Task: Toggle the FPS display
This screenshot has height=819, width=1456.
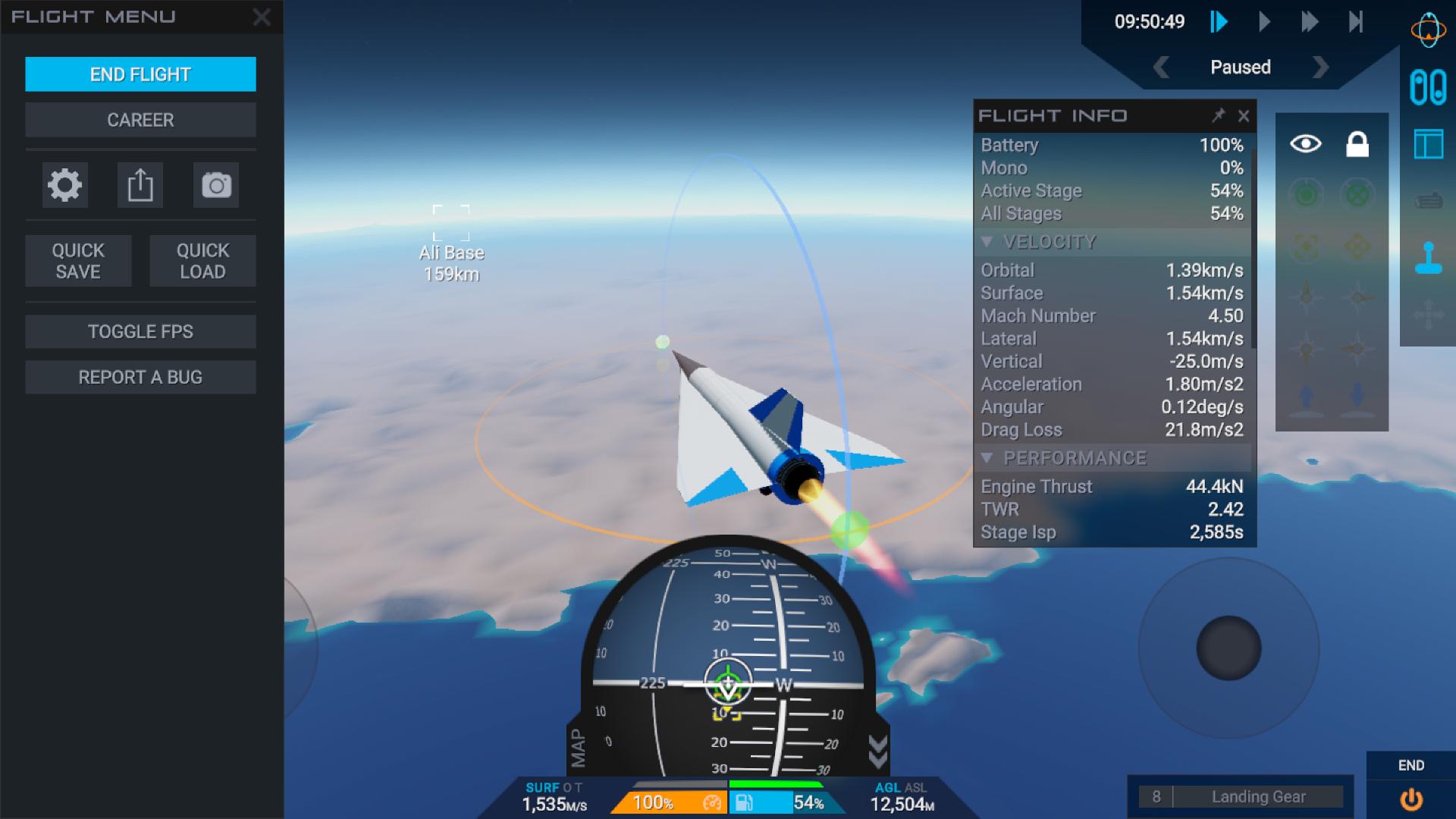Action: click(140, 331)
